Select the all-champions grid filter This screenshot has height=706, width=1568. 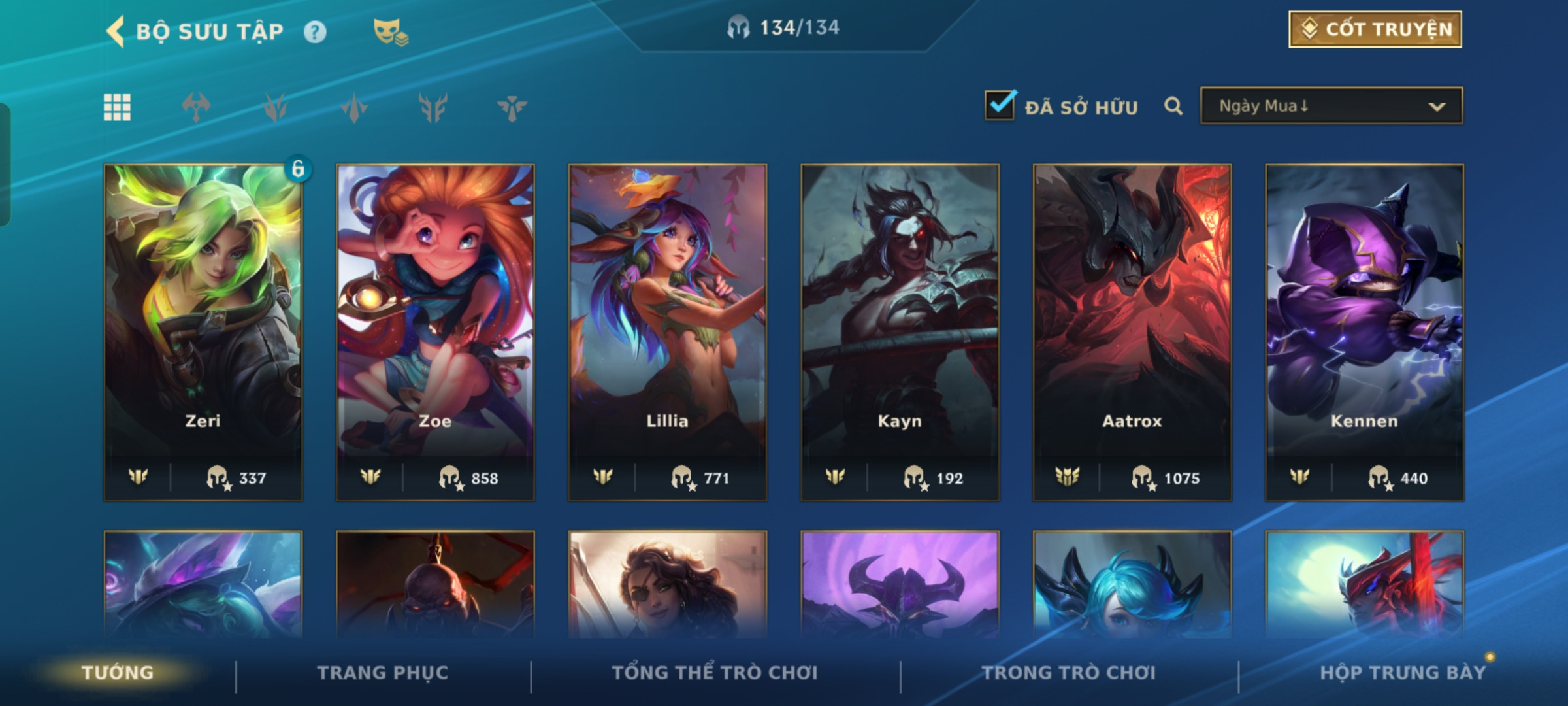(x=117, y=107)
